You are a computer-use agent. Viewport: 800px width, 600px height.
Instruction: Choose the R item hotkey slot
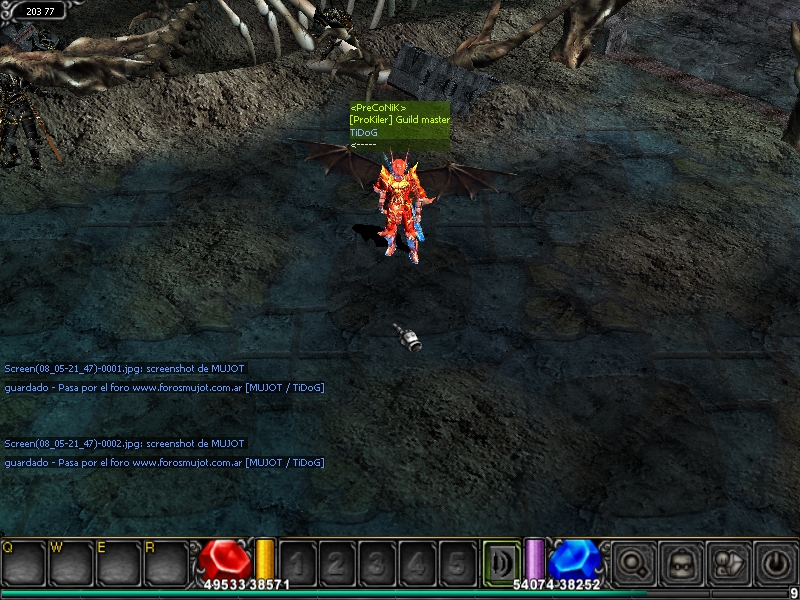[x=167, y=563]
